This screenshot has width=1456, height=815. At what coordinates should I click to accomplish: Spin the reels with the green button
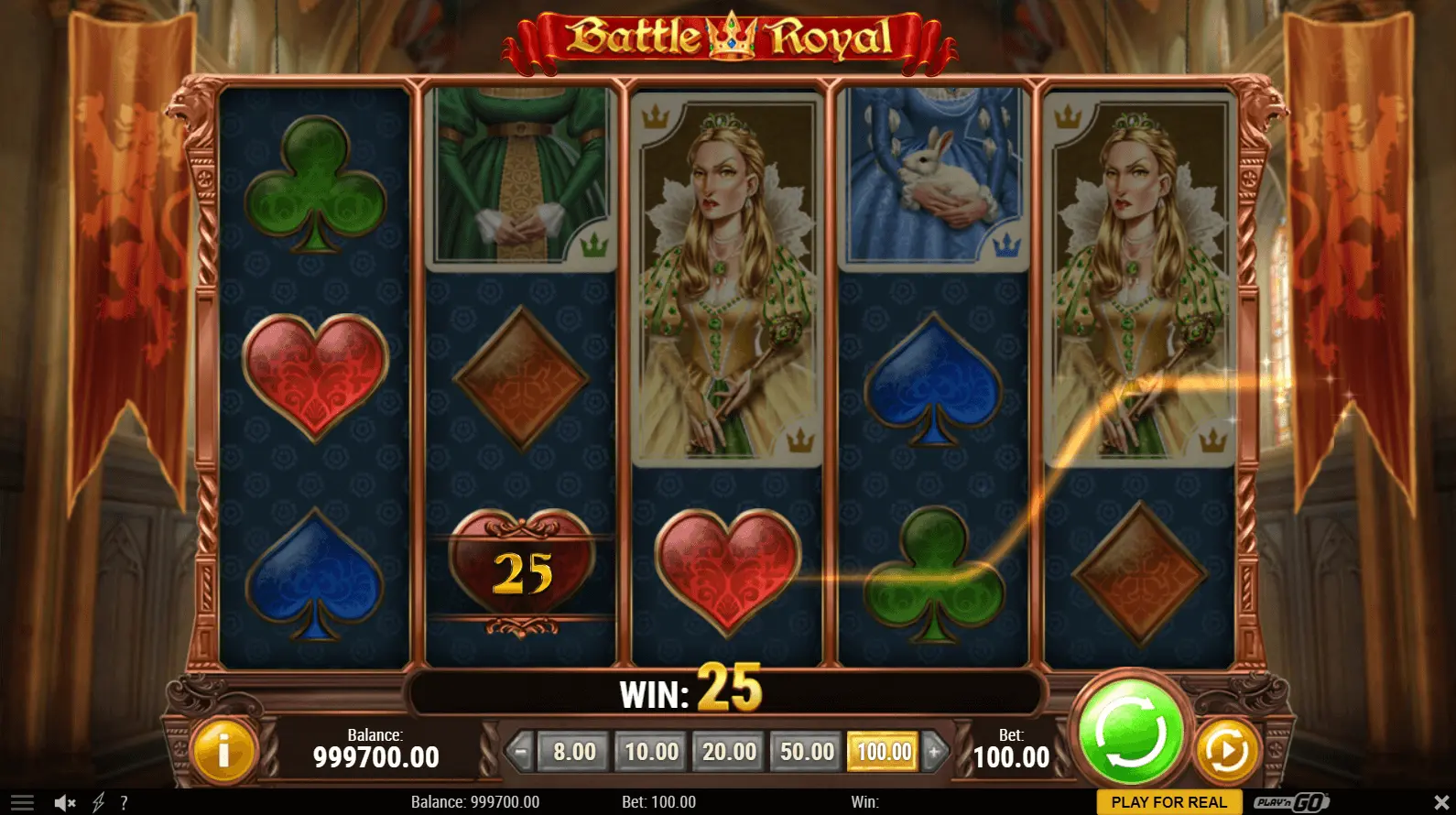click(x=1131, y=733)
